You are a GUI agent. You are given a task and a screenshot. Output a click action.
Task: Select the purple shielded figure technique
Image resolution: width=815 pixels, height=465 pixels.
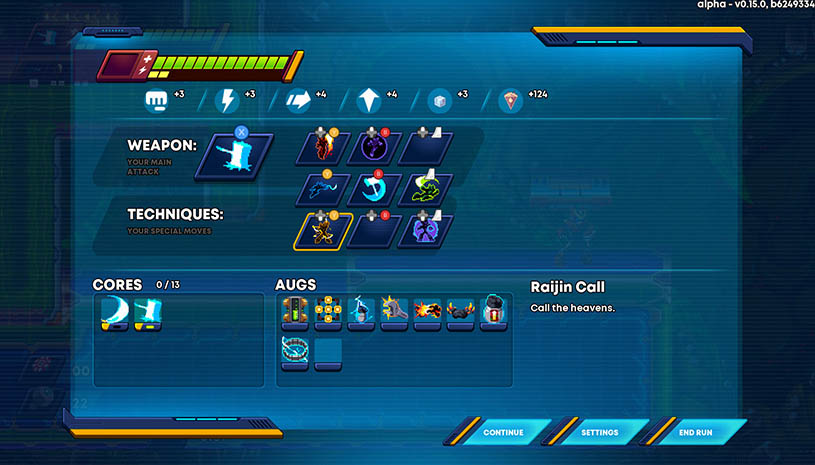click(425, 231)
